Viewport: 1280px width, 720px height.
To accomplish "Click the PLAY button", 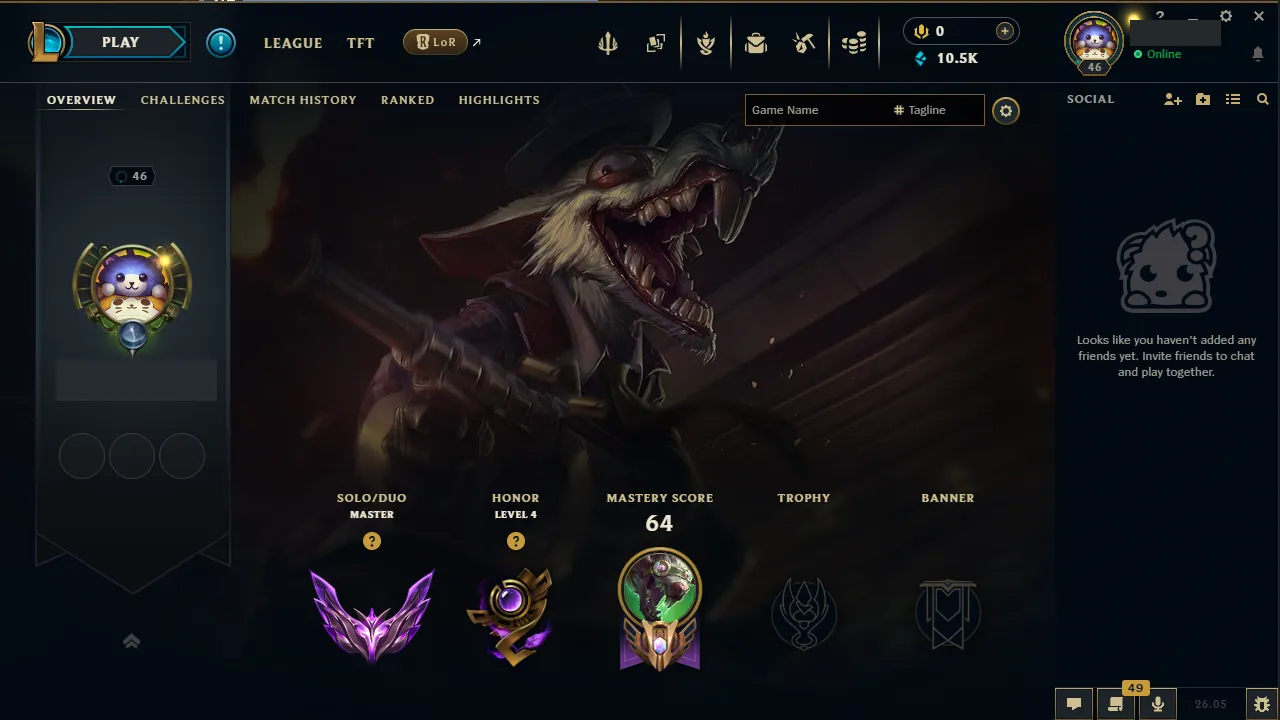I will click(x=120, y=42).
